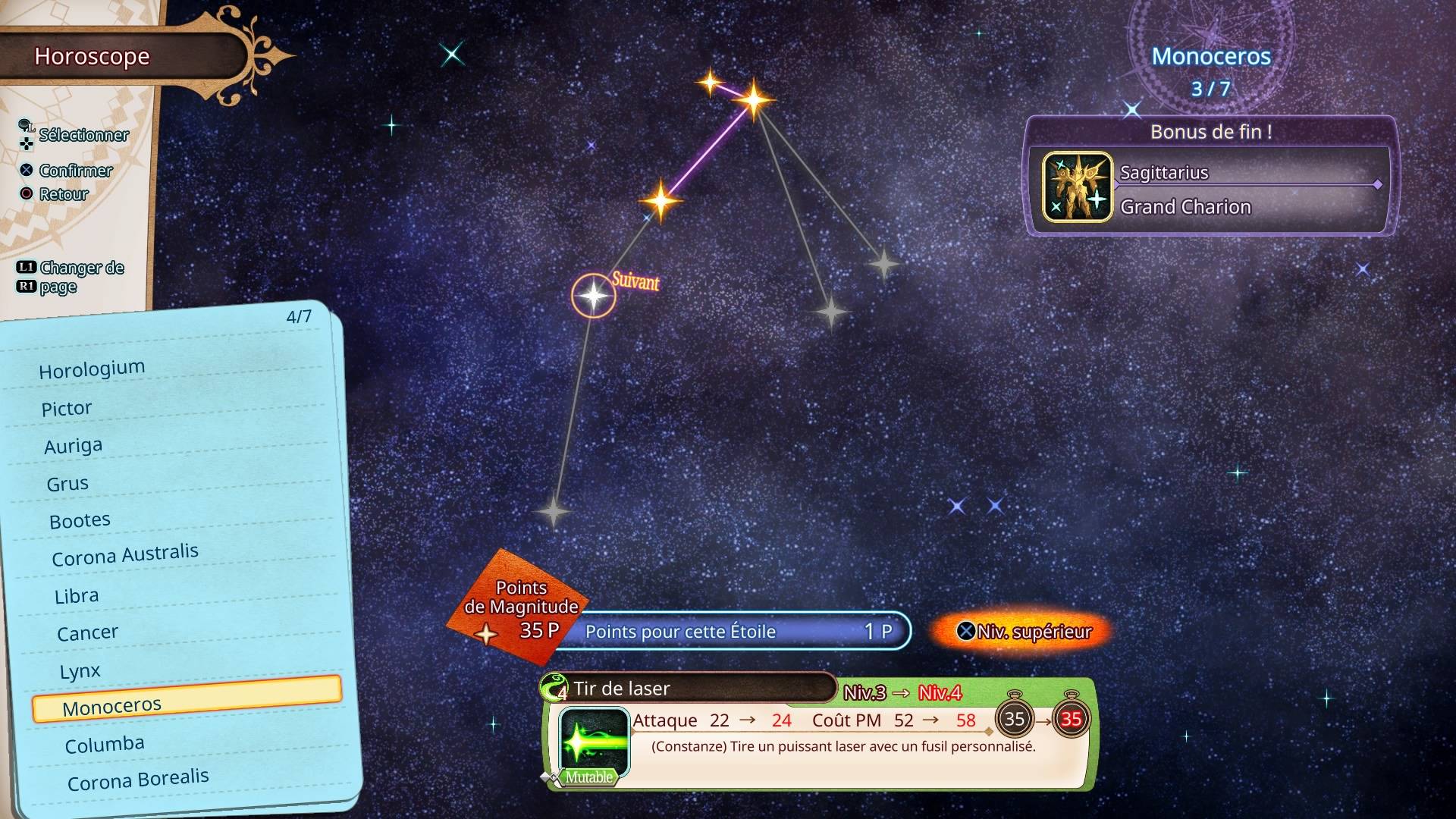1456x819 pixels.
Task: Select the Libra constellation entry
Action: click(x=77, y=596)
